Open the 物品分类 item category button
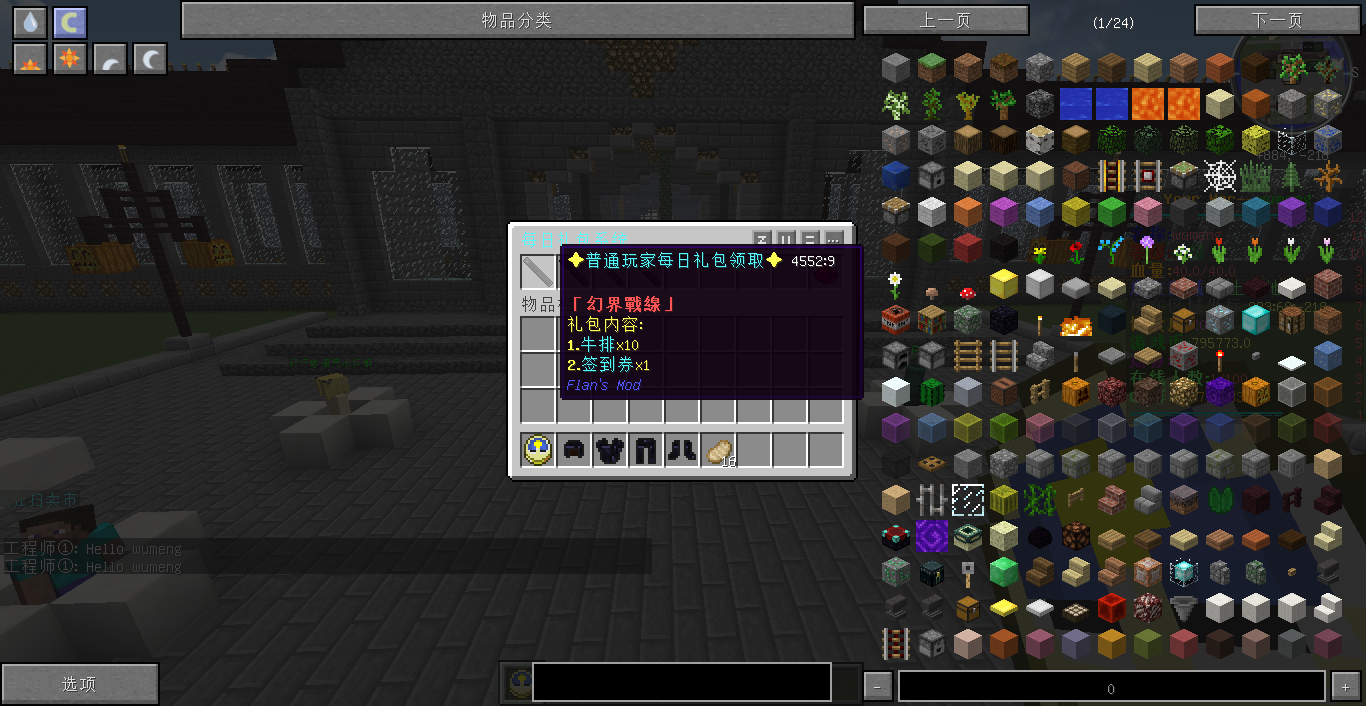The height and width of the screenshot is (706, 1366). click(517, 20)
